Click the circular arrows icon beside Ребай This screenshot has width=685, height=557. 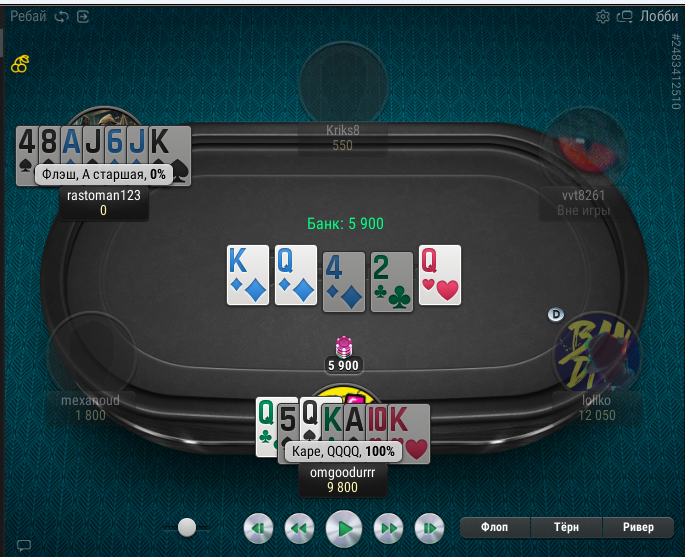pyautogui.click(x=62, y=16)
